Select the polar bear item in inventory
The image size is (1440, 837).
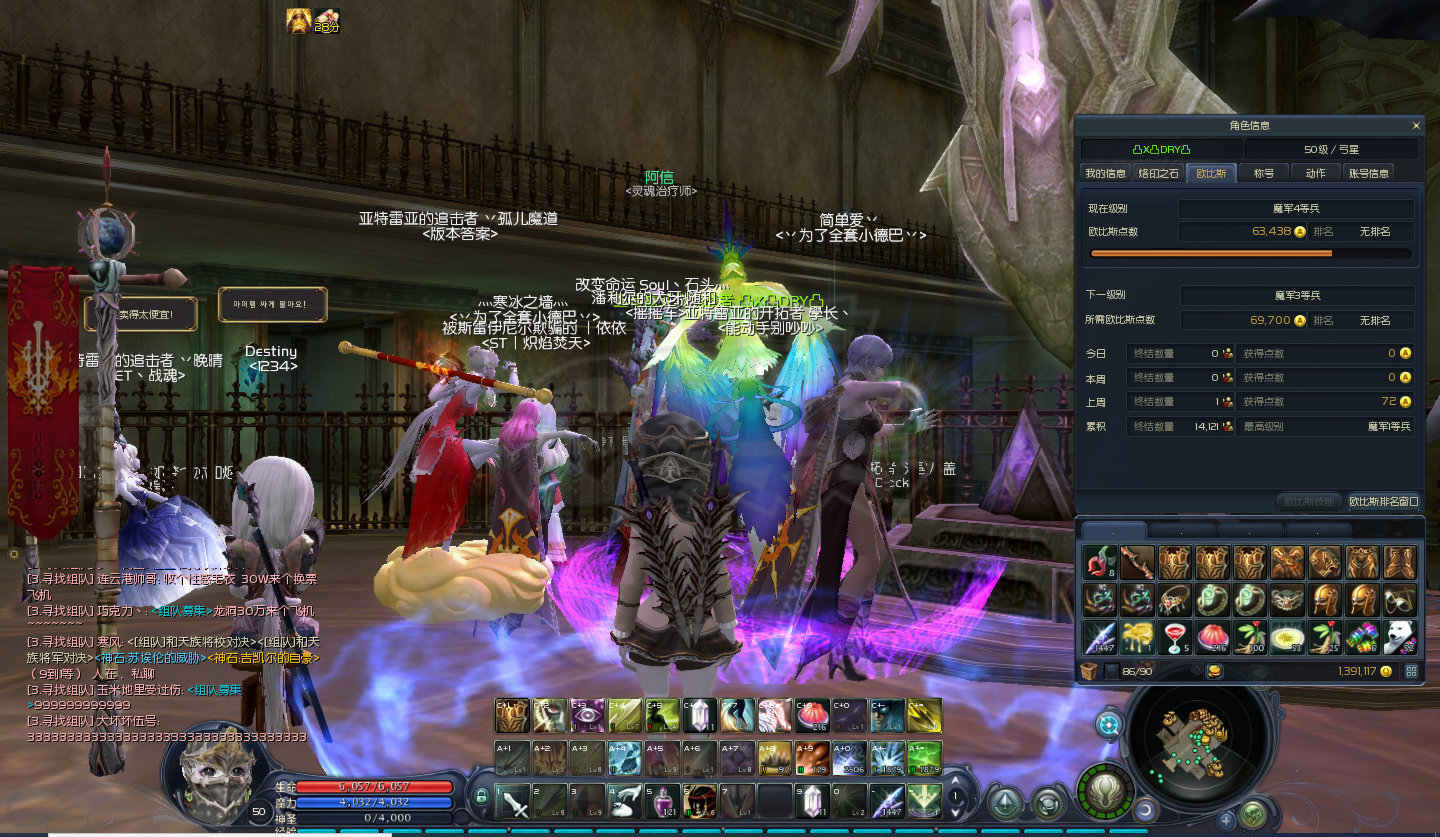(1400, 637)
